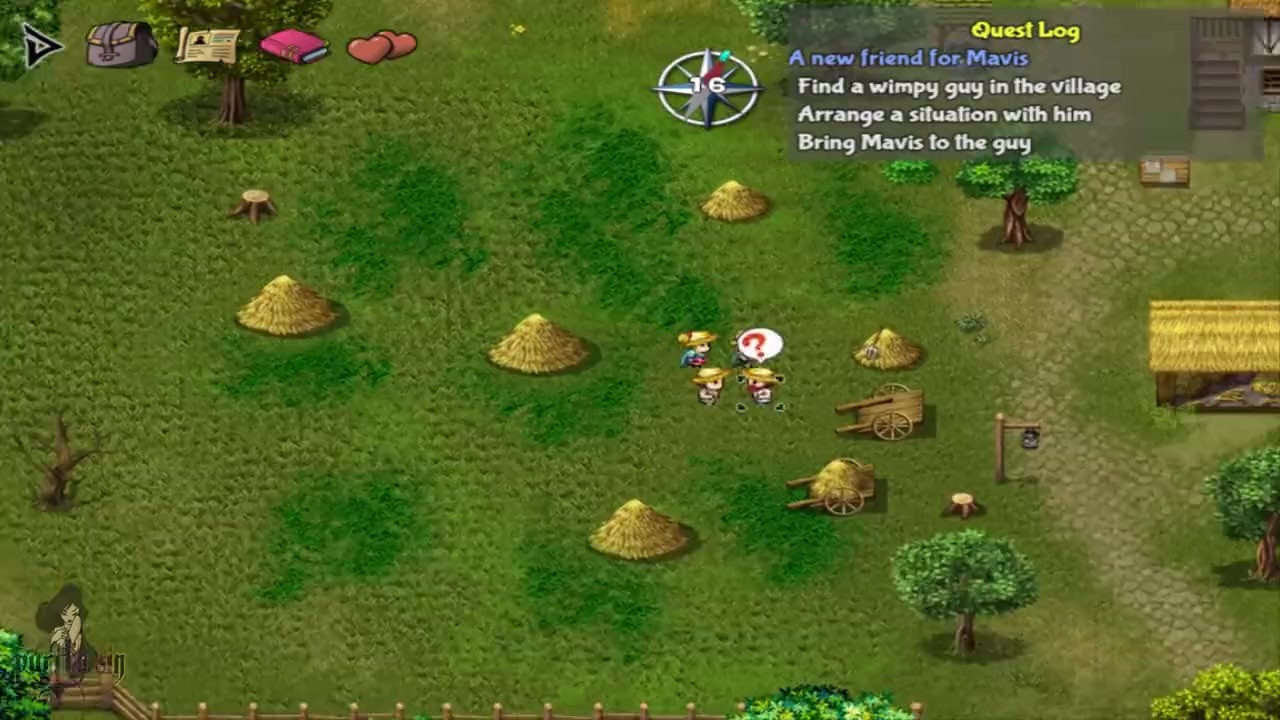
Task: Click the compass icon
Action: tap(707, 87)
